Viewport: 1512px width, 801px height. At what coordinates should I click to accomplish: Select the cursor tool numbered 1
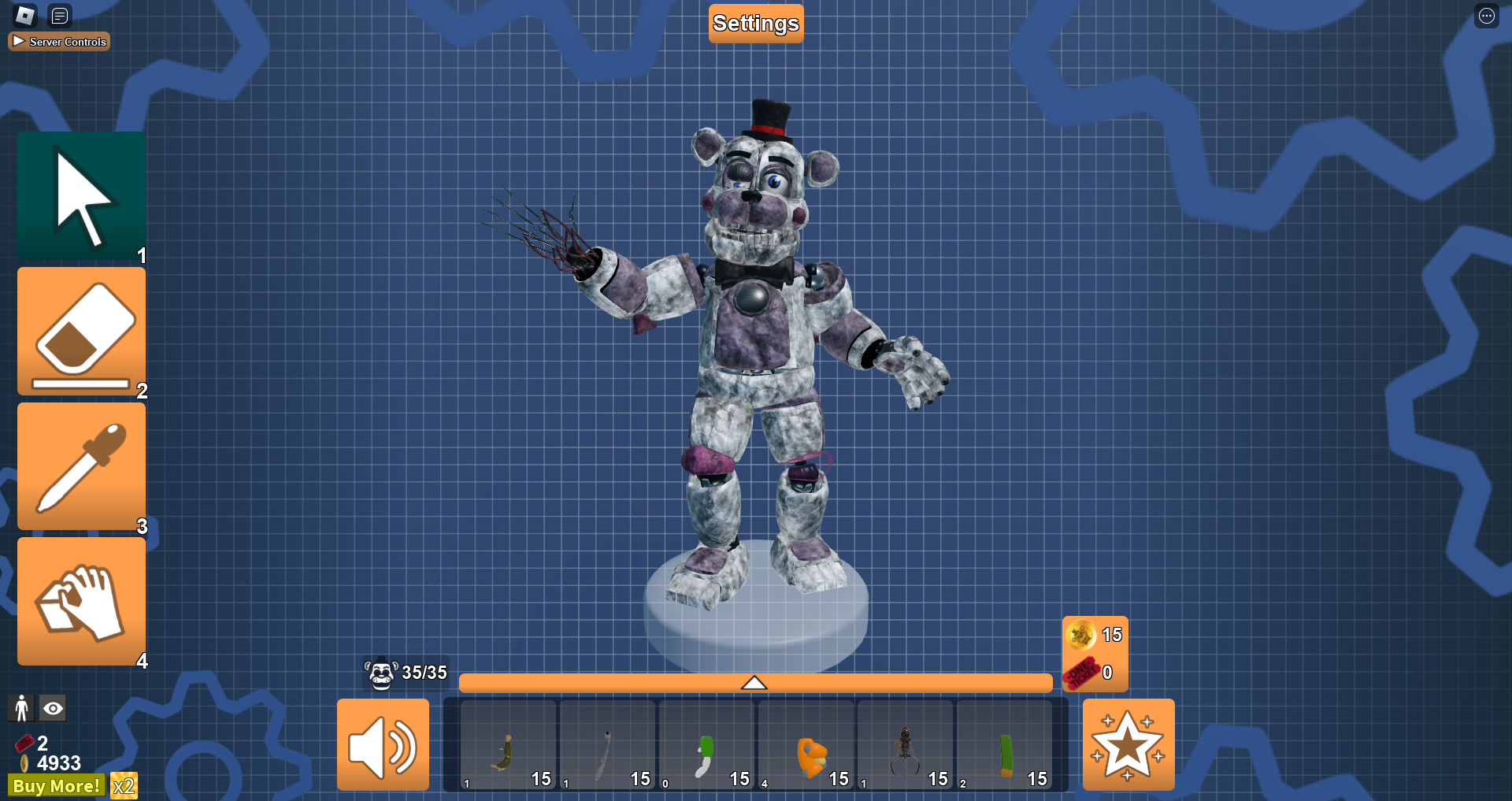[x=81, y=195]
